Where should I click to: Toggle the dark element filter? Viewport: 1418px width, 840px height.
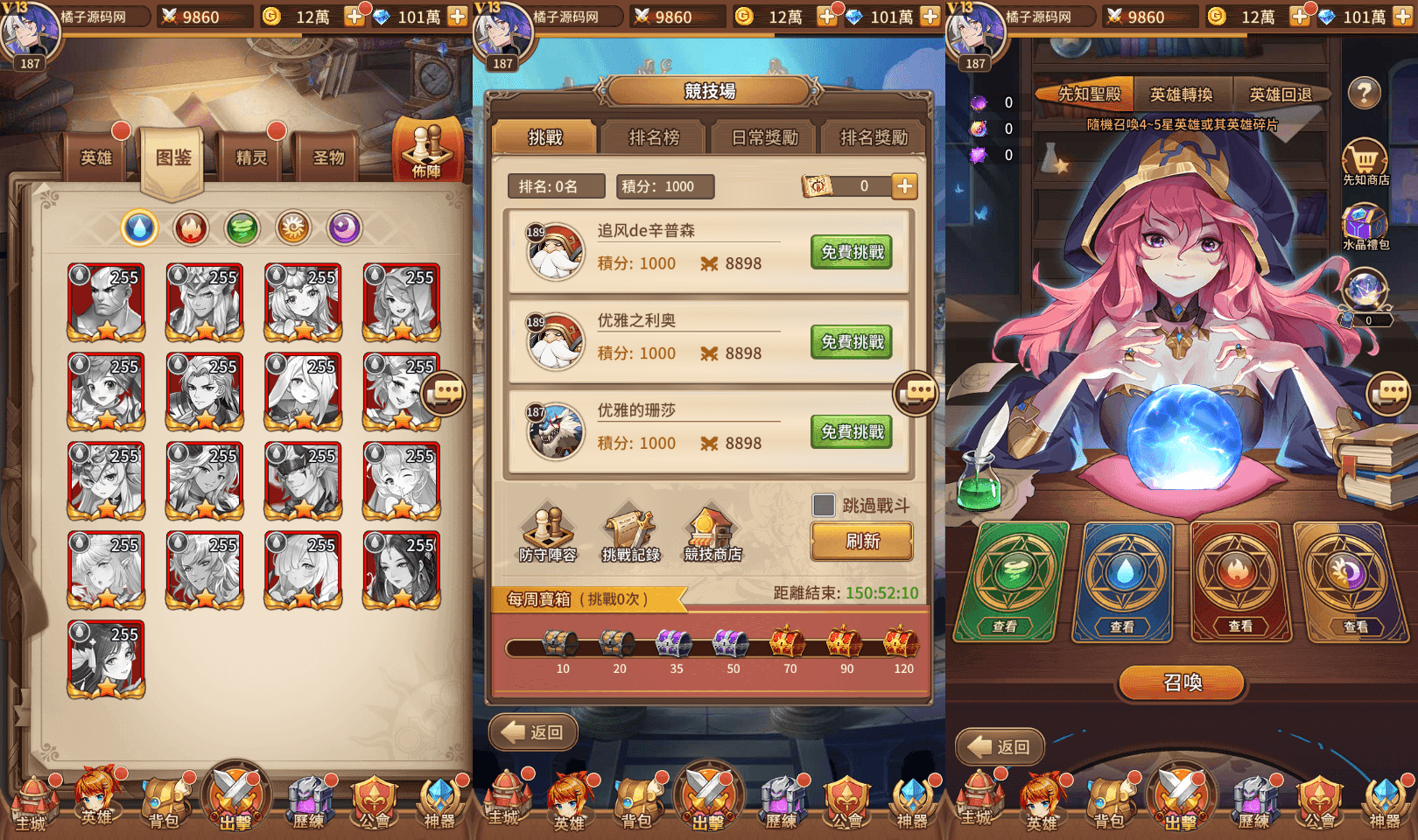343,227
